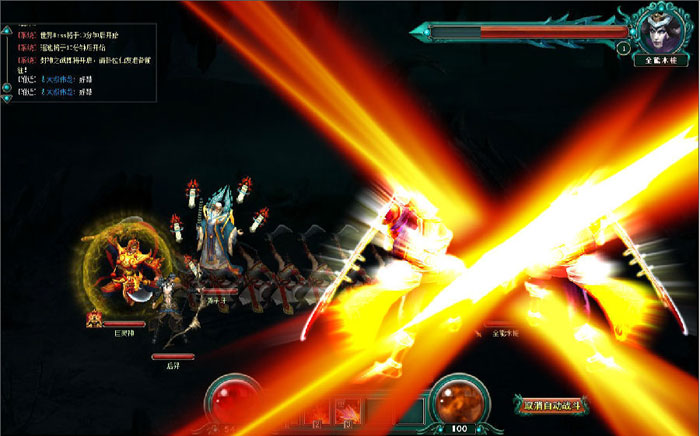The height and width of the screenshot is (436, 700).
Task: Click the cancel auto-battle button
Action: (552, 405)
